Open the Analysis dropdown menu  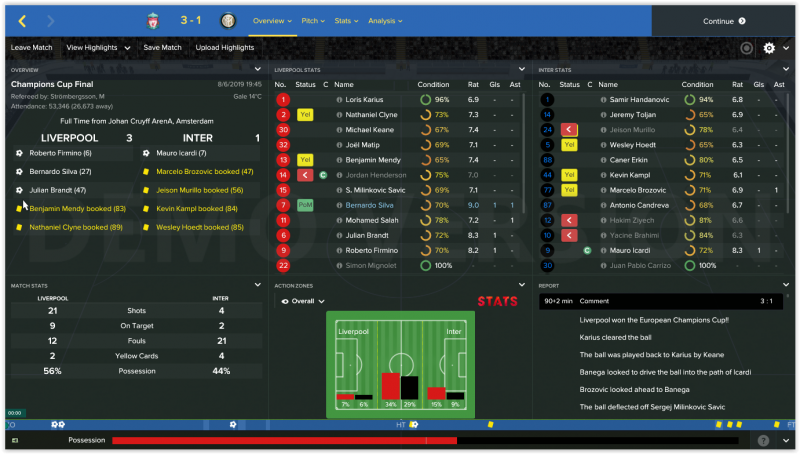pyautogui.click(x=385, y=20)
